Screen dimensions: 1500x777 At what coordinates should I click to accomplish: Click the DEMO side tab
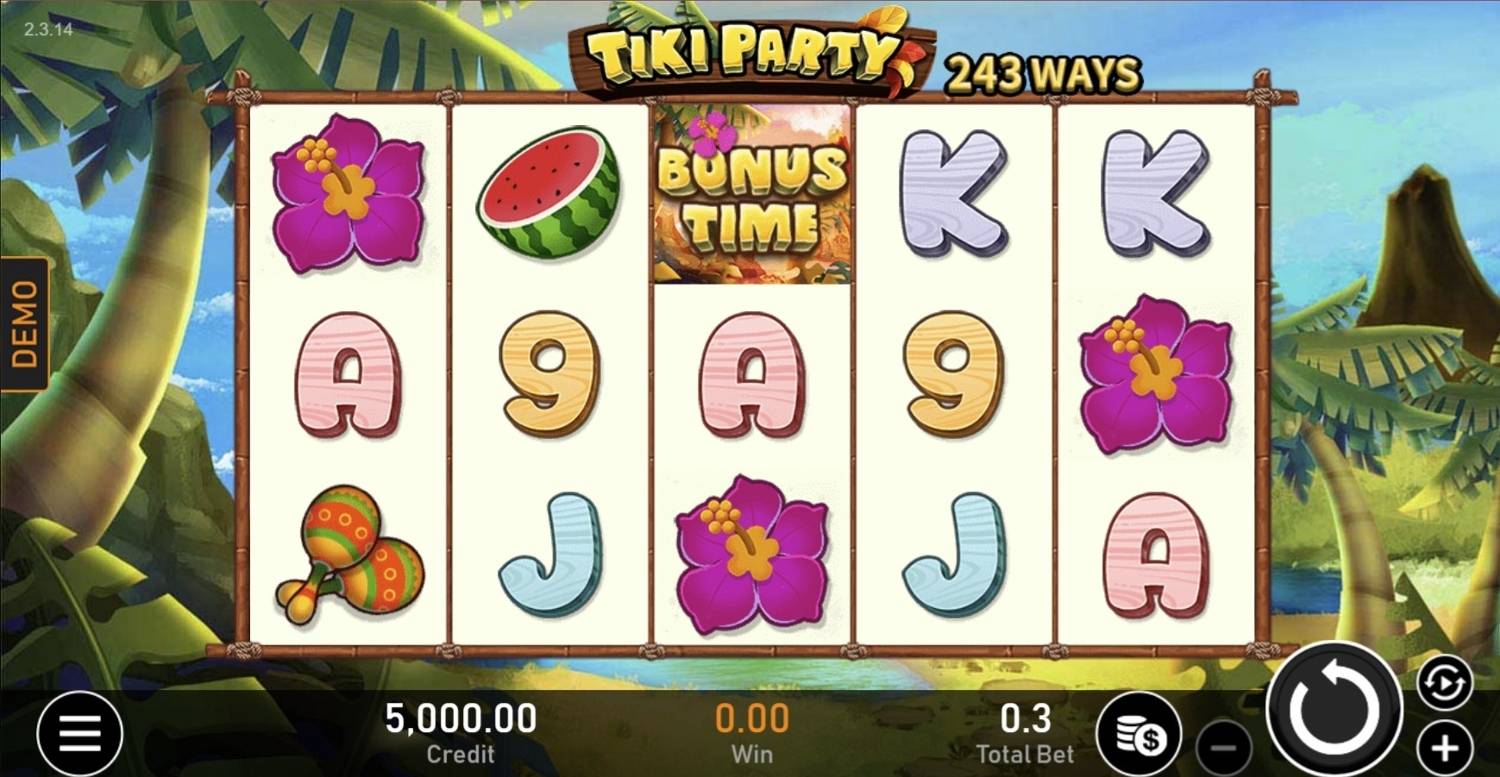coord(24,323)
